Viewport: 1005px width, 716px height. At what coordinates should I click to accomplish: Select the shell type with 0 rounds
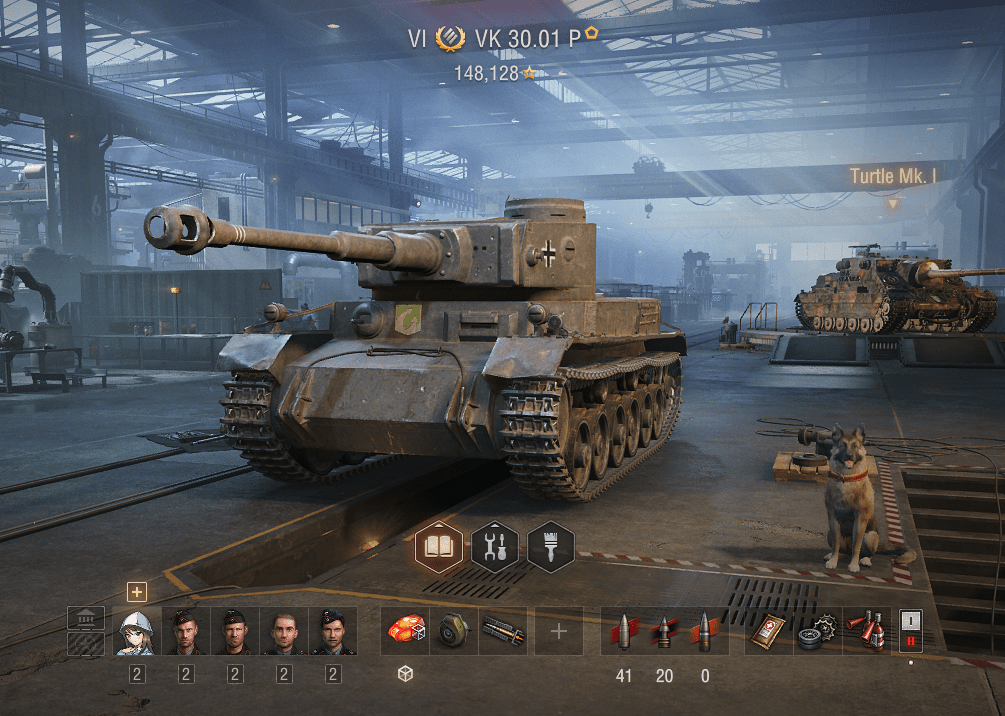[705, 631]
